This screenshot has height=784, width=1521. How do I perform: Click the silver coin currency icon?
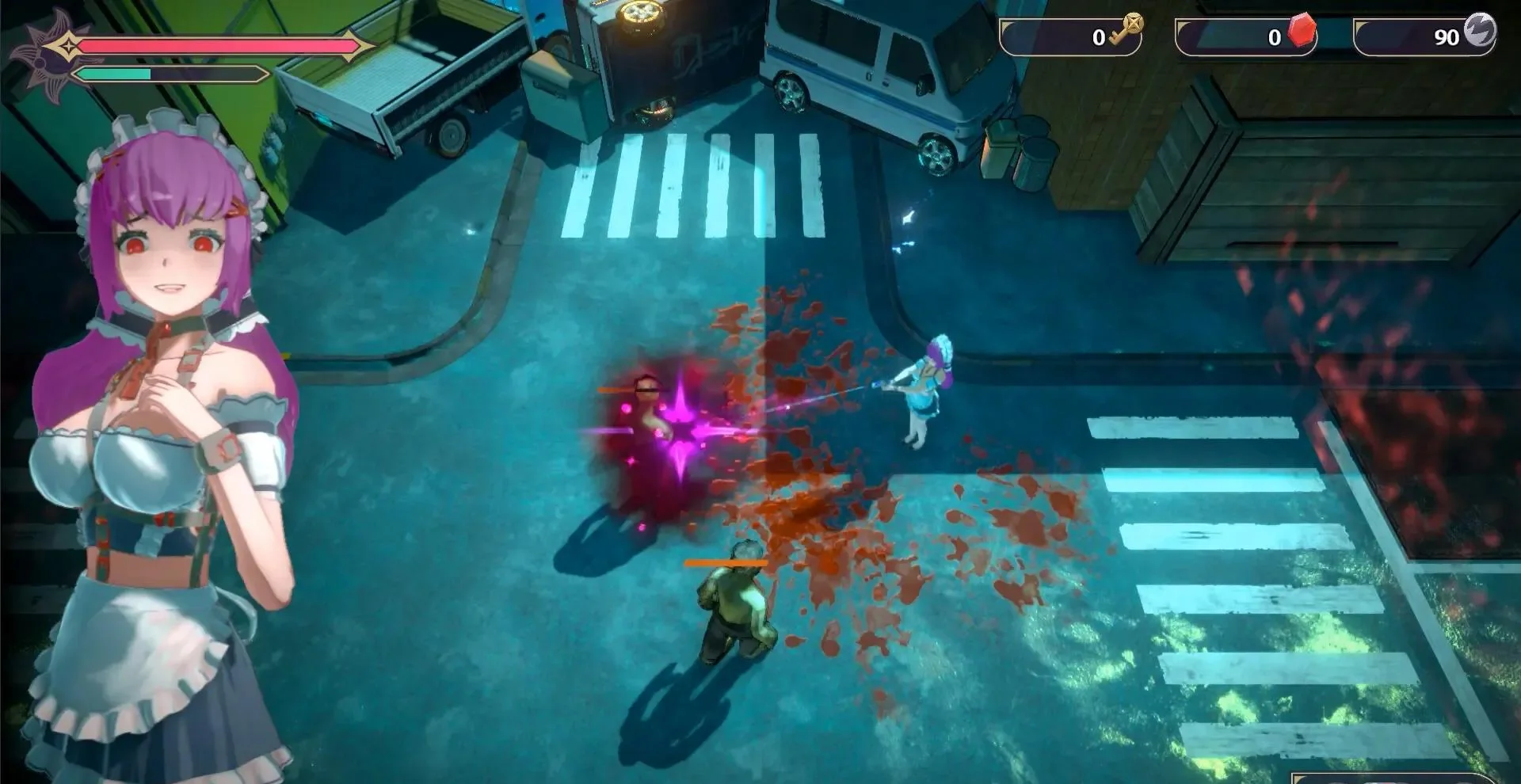[x=1478, y=31]
